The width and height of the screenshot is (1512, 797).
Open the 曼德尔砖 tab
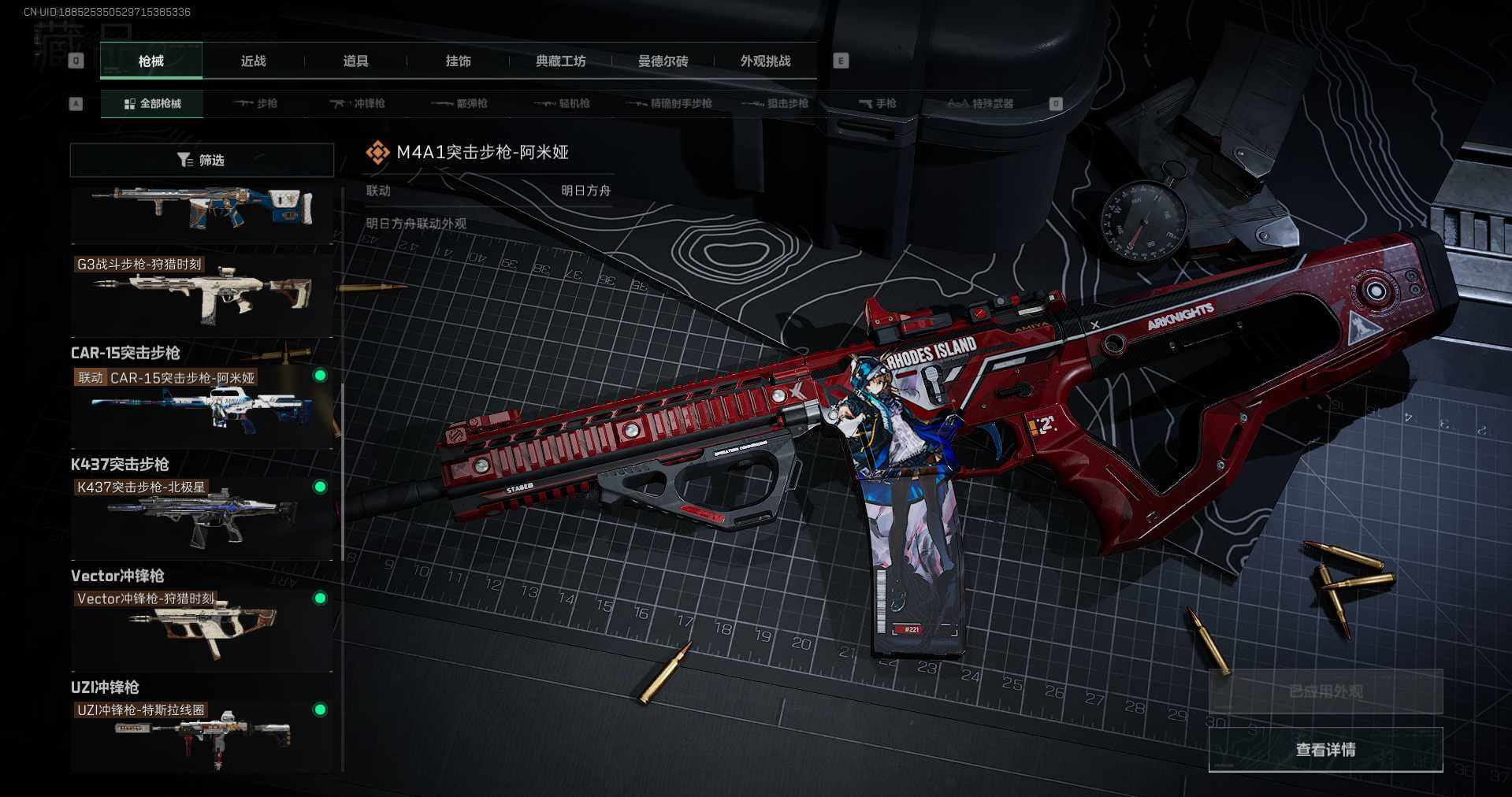click(663, 61)
